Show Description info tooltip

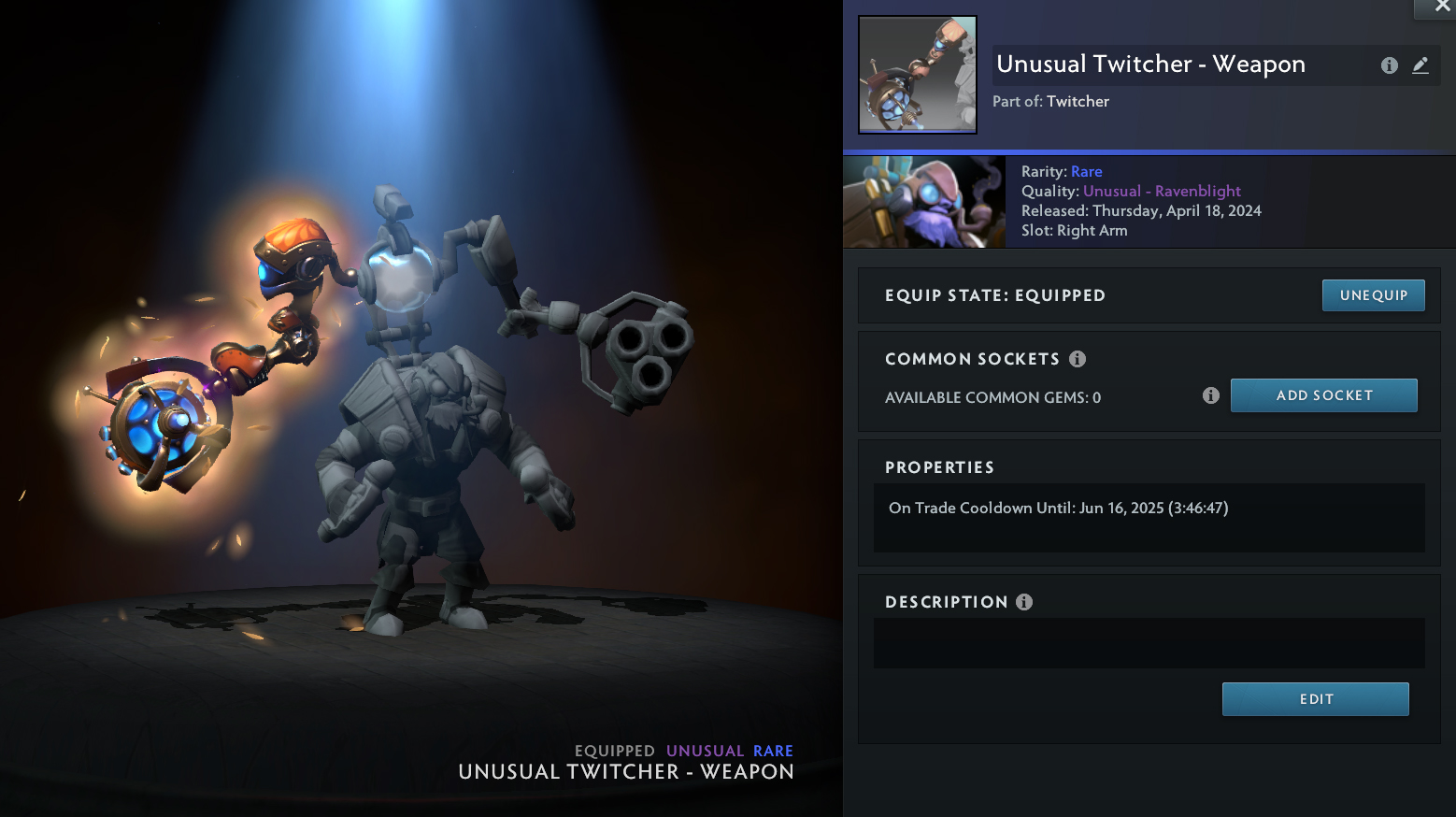click(x=1024, y=602)
